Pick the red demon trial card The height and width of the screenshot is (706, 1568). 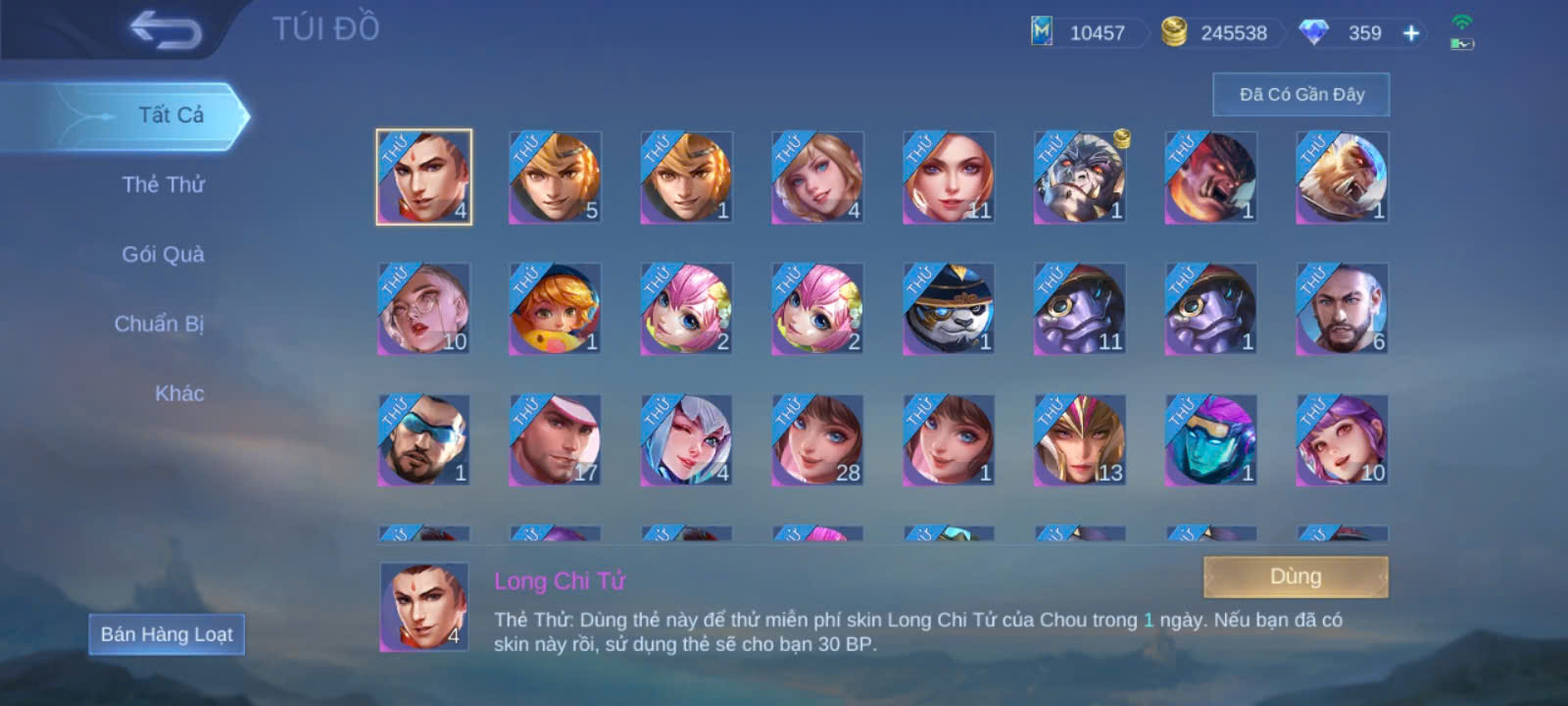1210,177
